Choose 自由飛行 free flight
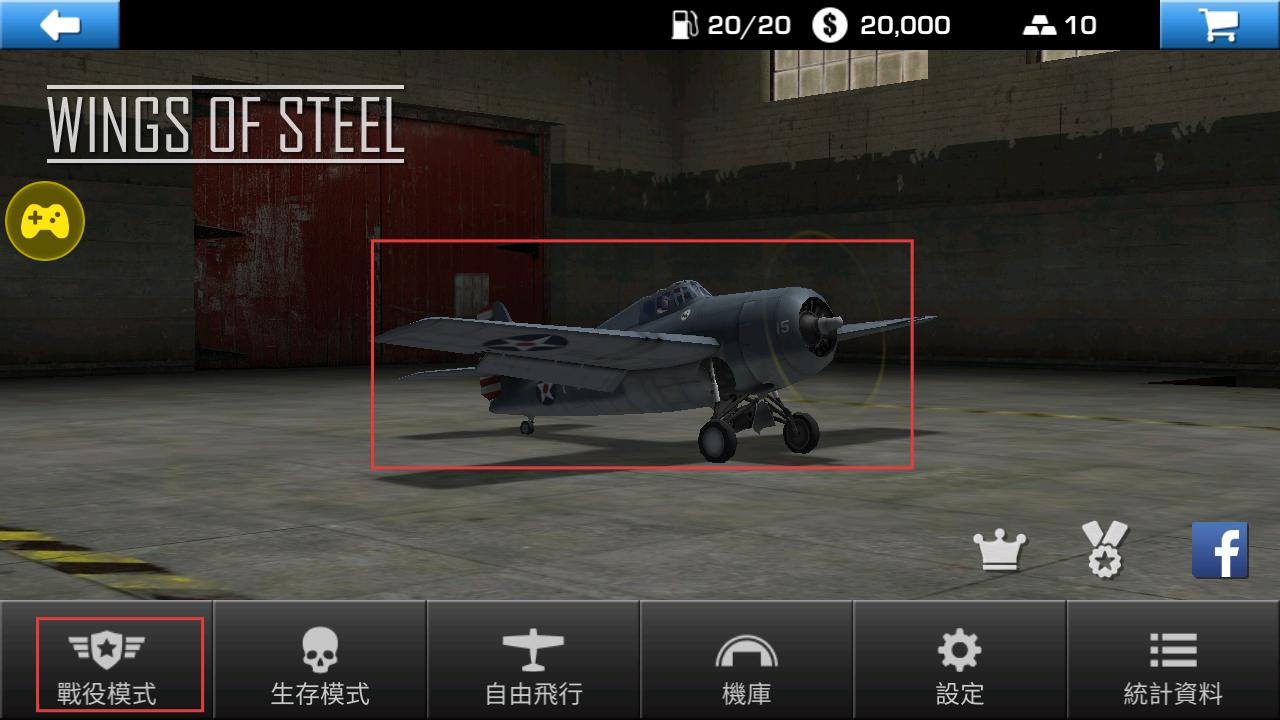Viewport: 1280px width, 720px height. click(533, 664)
